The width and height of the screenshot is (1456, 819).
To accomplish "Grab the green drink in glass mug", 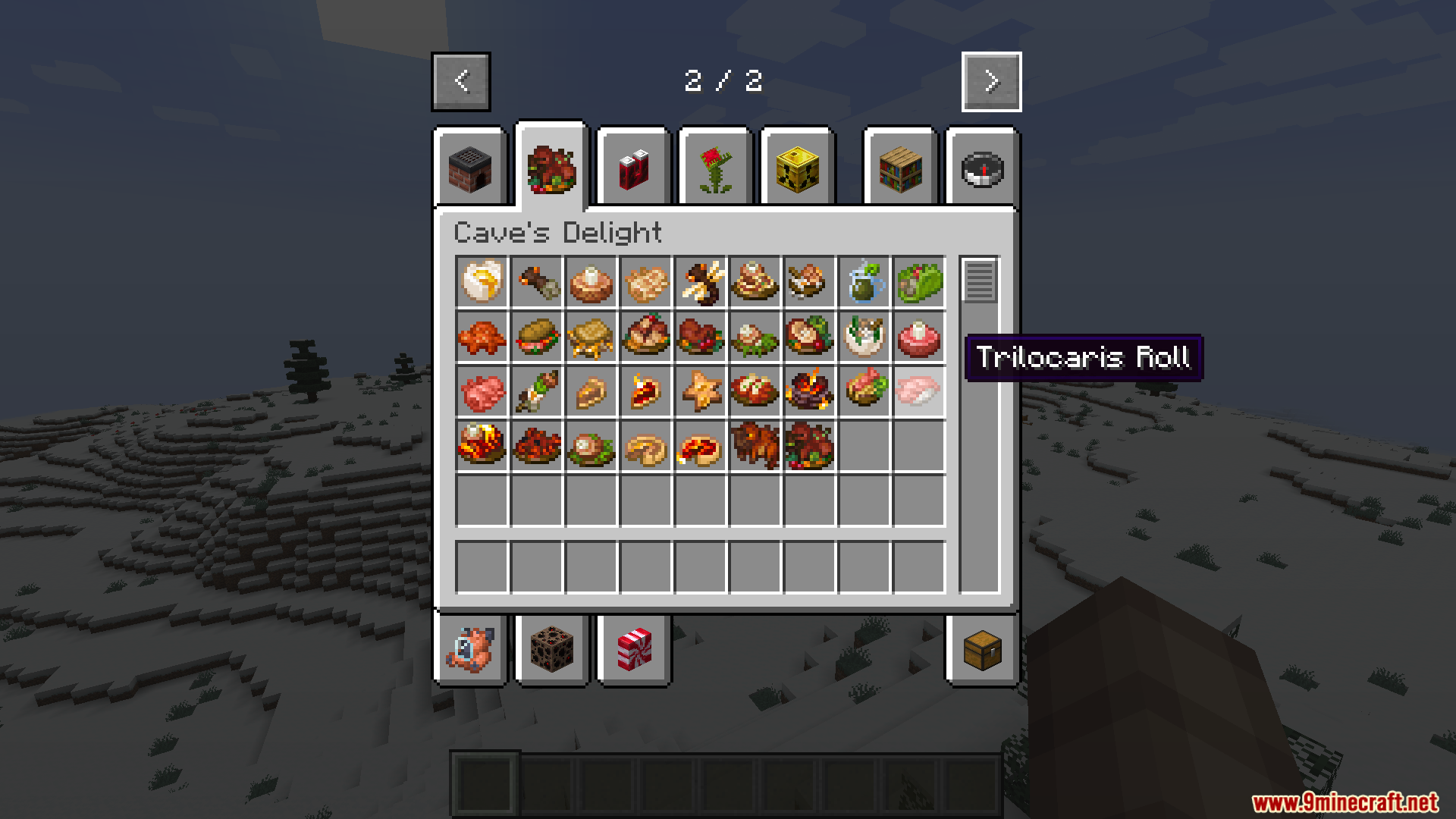I will [864, 281].
